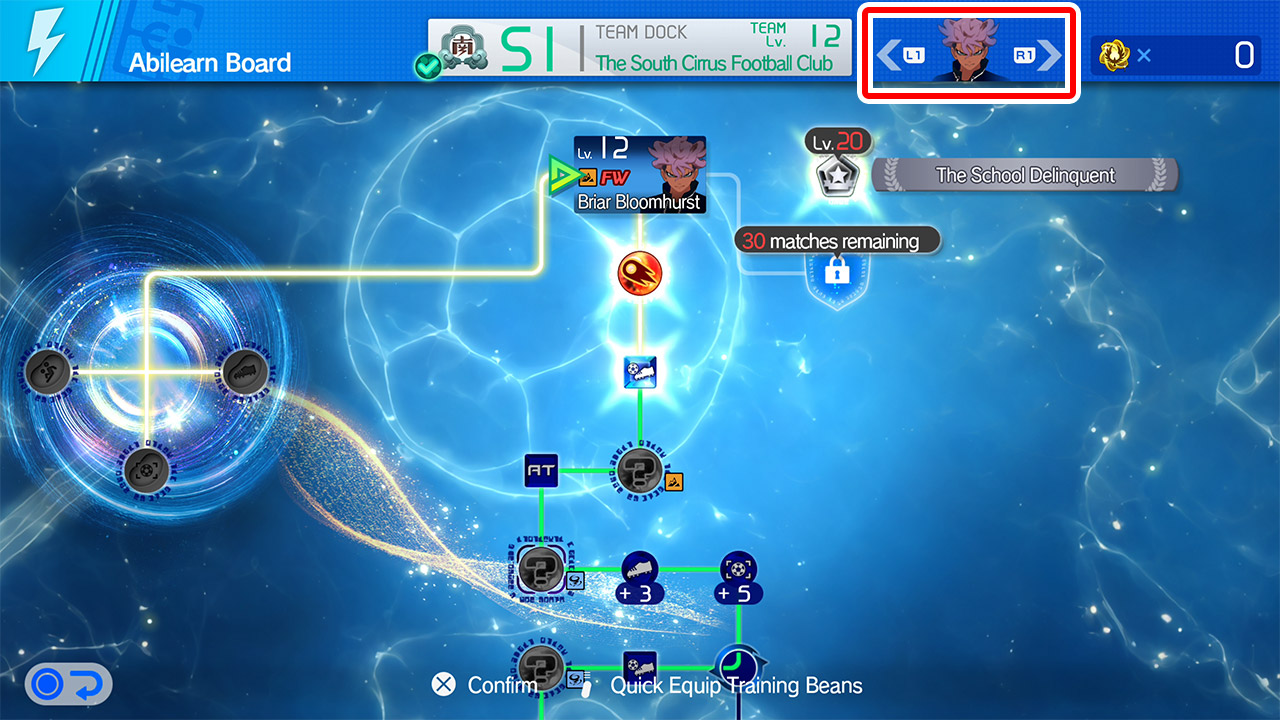Click Briar Bloomhurst's character card
Screen dimensions: 1280x720
point(638,175)
